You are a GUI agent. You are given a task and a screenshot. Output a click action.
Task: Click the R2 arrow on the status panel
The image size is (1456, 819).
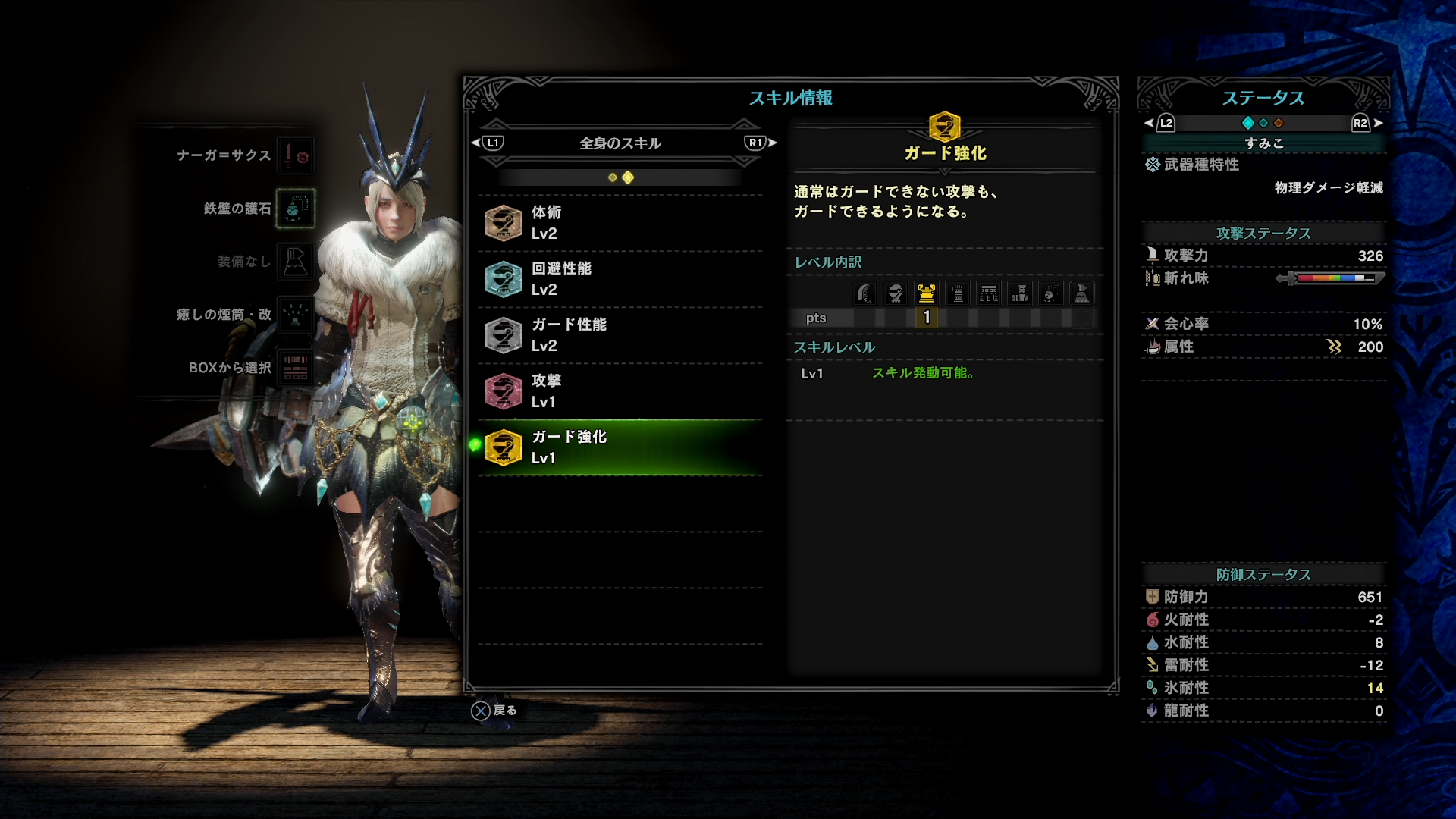pos(1360,123)
